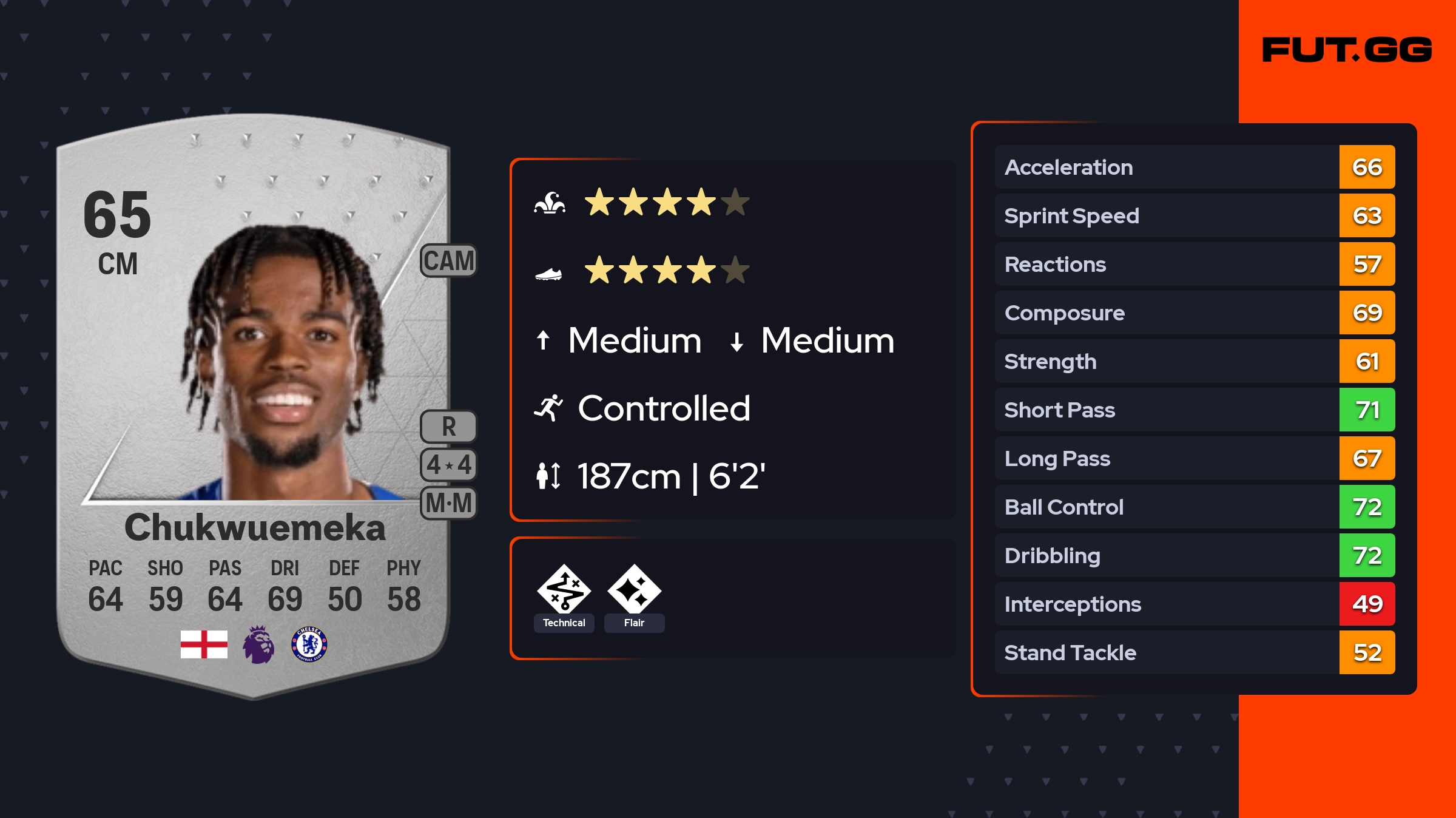Select the Ball Control stat row
Image resolution: width=1456 pixels, height=818 pixels.
(1194, 507)
